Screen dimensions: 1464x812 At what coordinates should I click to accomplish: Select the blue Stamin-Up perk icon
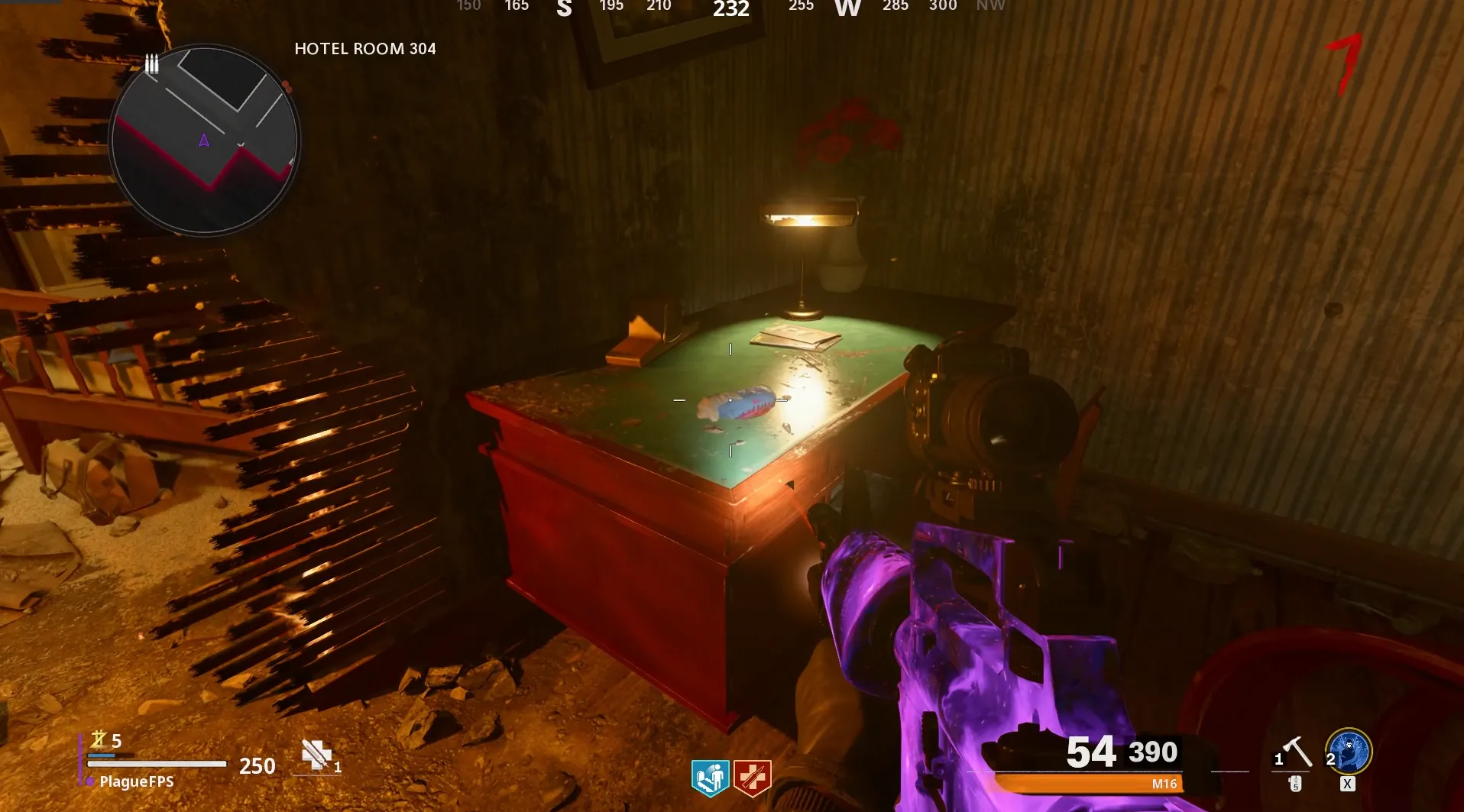[710, 778]
